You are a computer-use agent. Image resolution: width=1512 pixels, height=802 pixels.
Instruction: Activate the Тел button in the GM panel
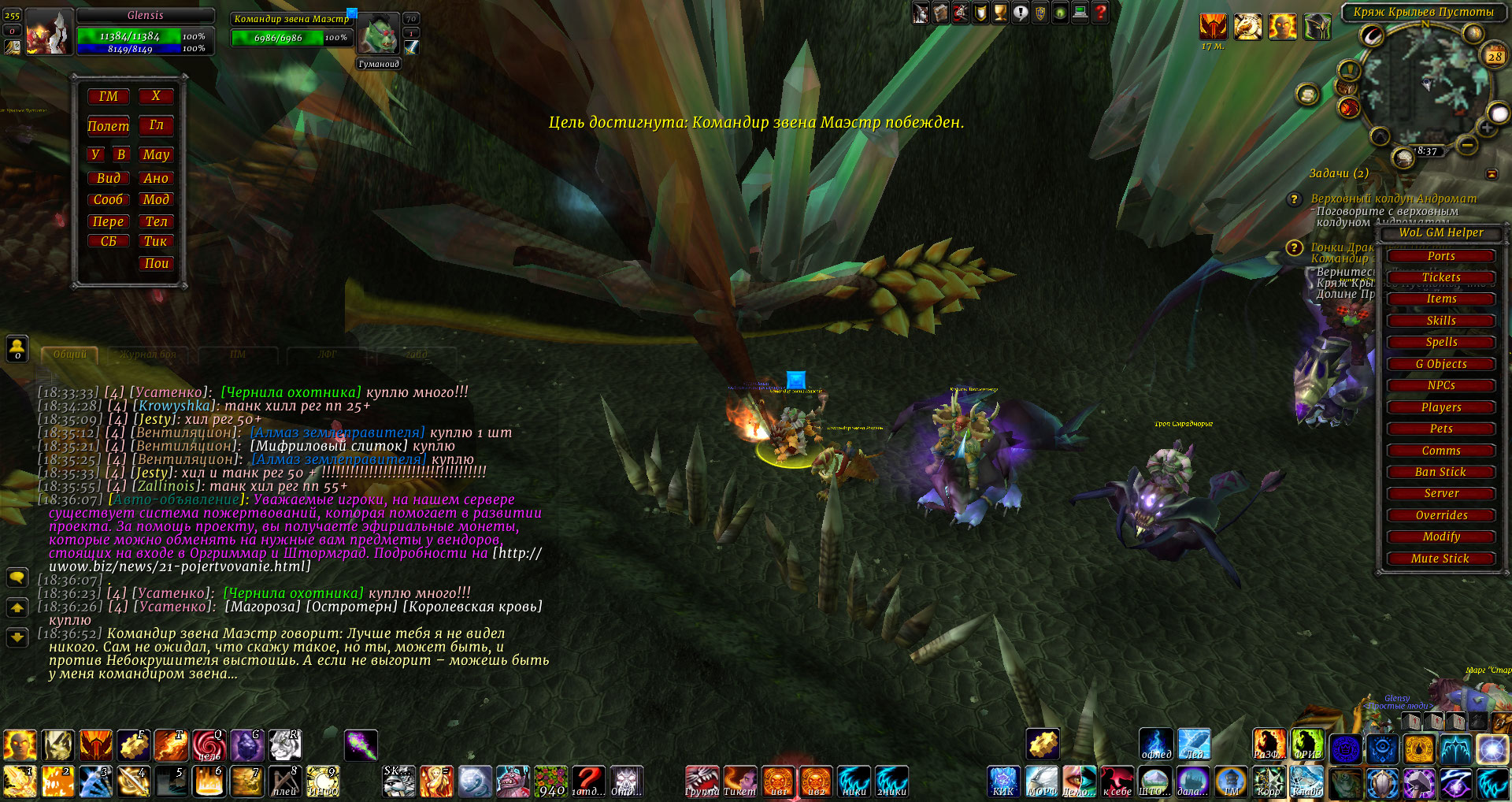point(156,221)
